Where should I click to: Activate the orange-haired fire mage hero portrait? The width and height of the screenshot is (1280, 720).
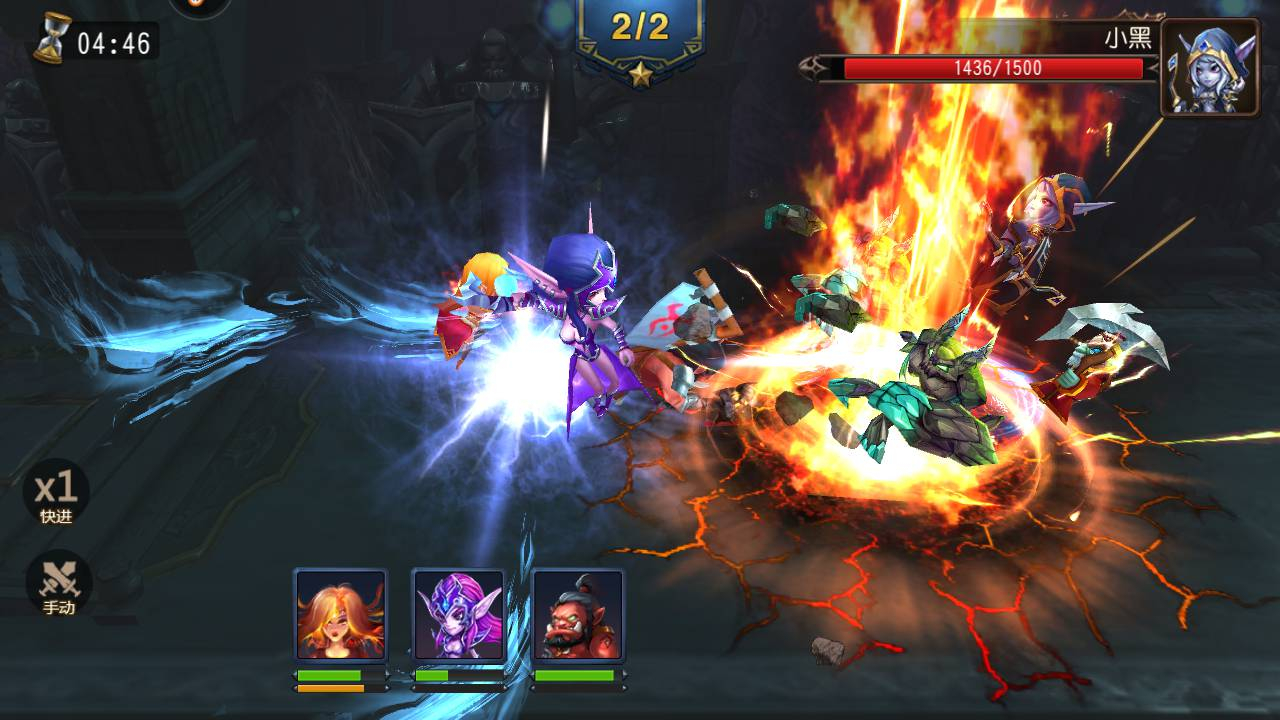point(341,615)
